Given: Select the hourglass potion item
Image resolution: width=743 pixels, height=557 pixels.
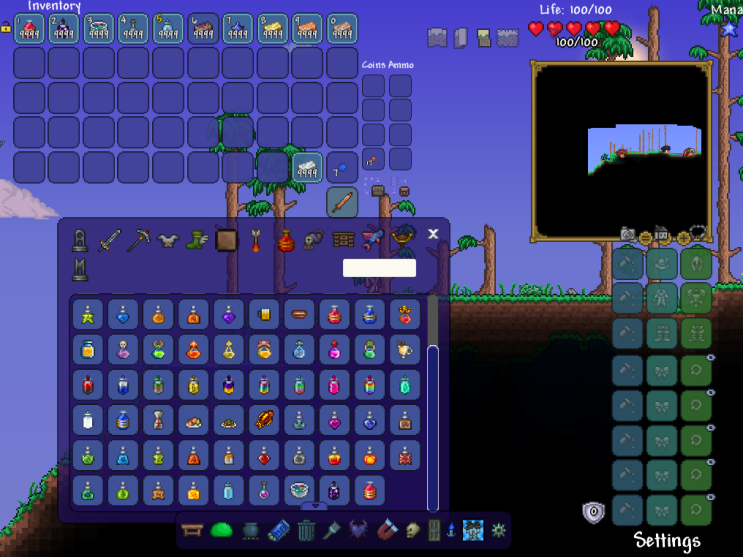Looking at the screenshot, I should (x=160, y=419).
